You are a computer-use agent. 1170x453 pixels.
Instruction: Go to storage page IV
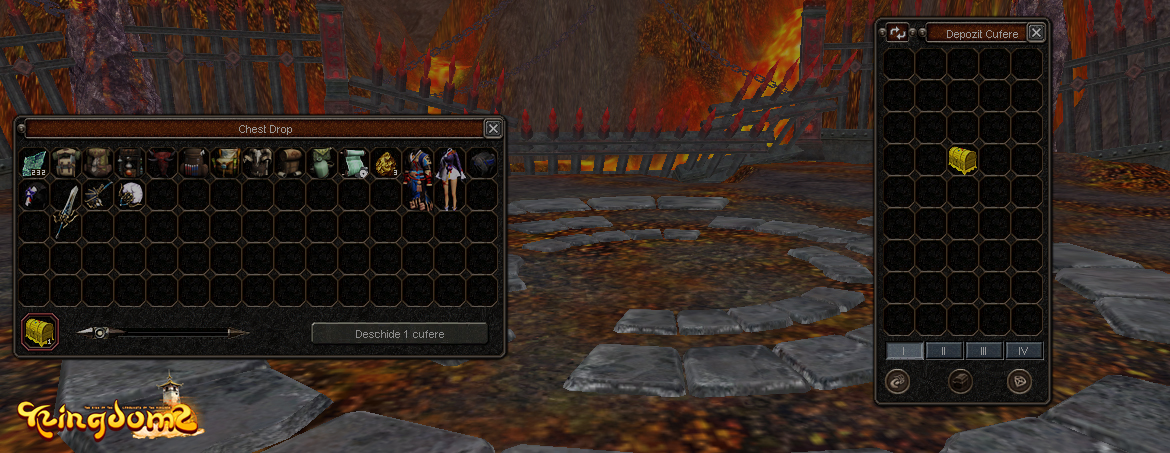(x=1023, y=351)
